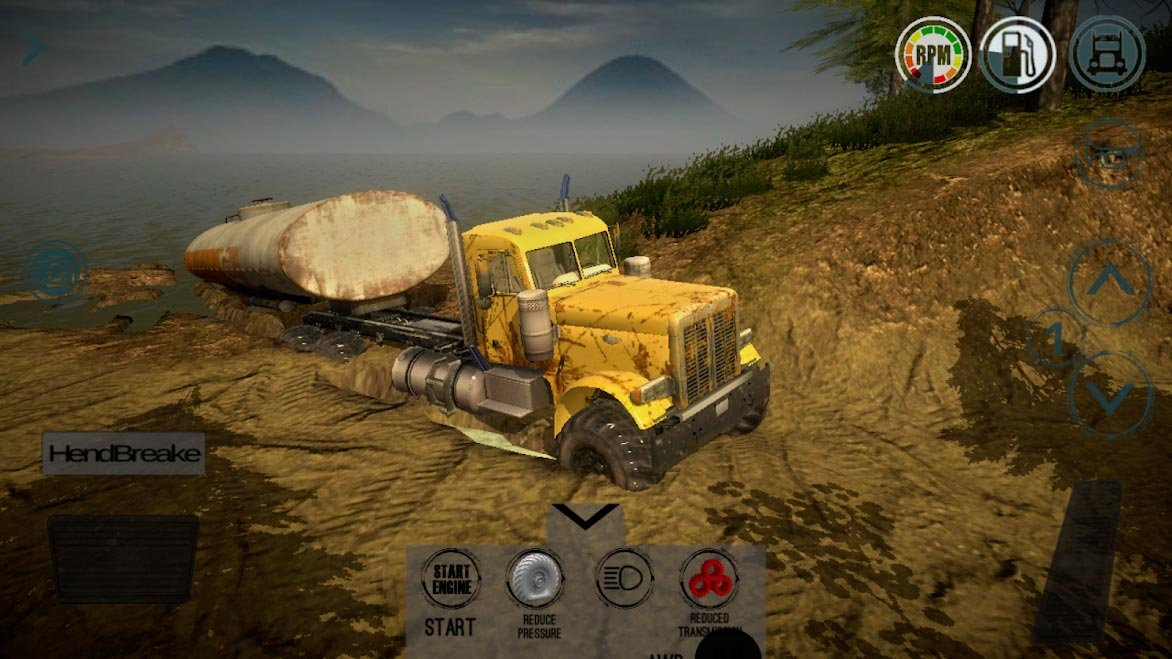Tap the Start Engine button
The image size is (1172, 659).
[x=450, y=578]
